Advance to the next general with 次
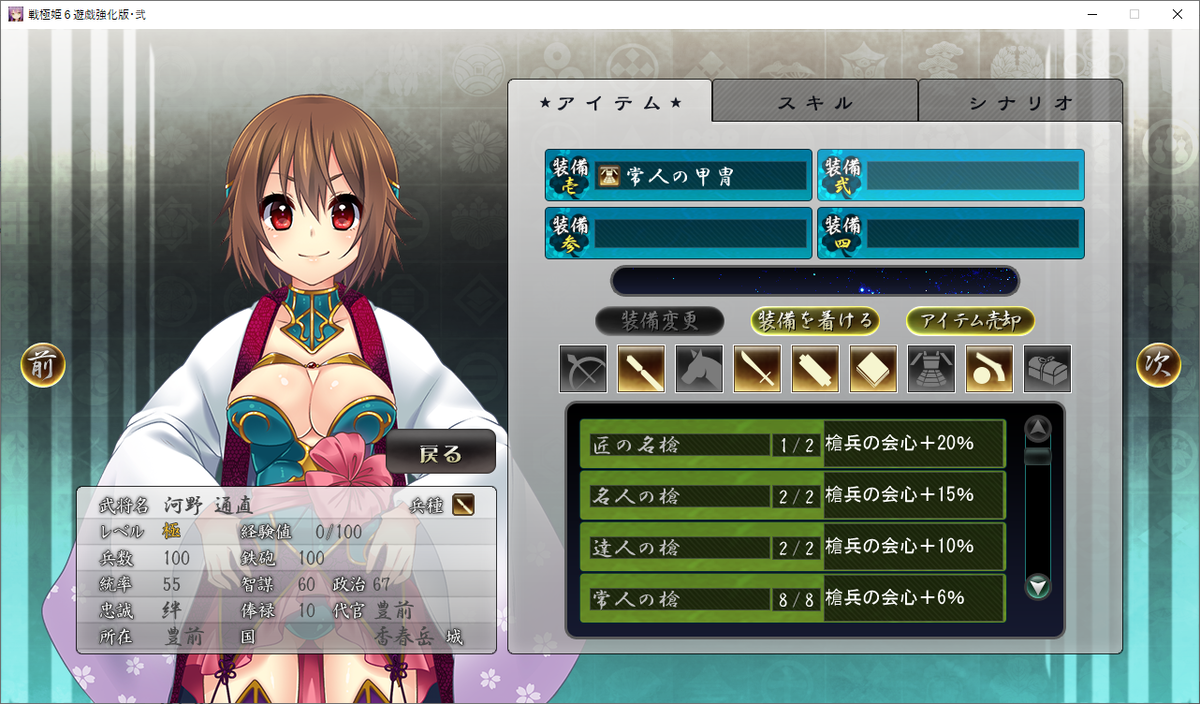The width and height of the screenshot is (1200, 704). pyautogui.click(x=1158, y=366)
